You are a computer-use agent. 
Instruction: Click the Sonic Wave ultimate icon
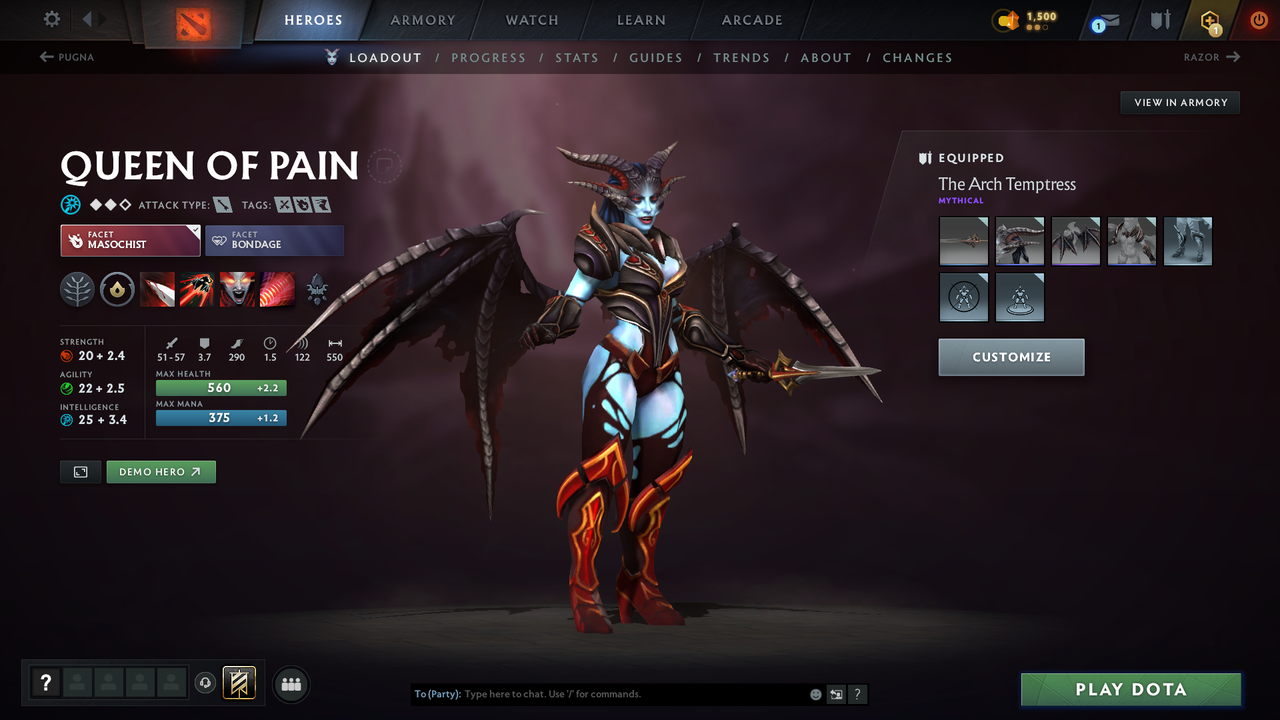tap(276, 290)
